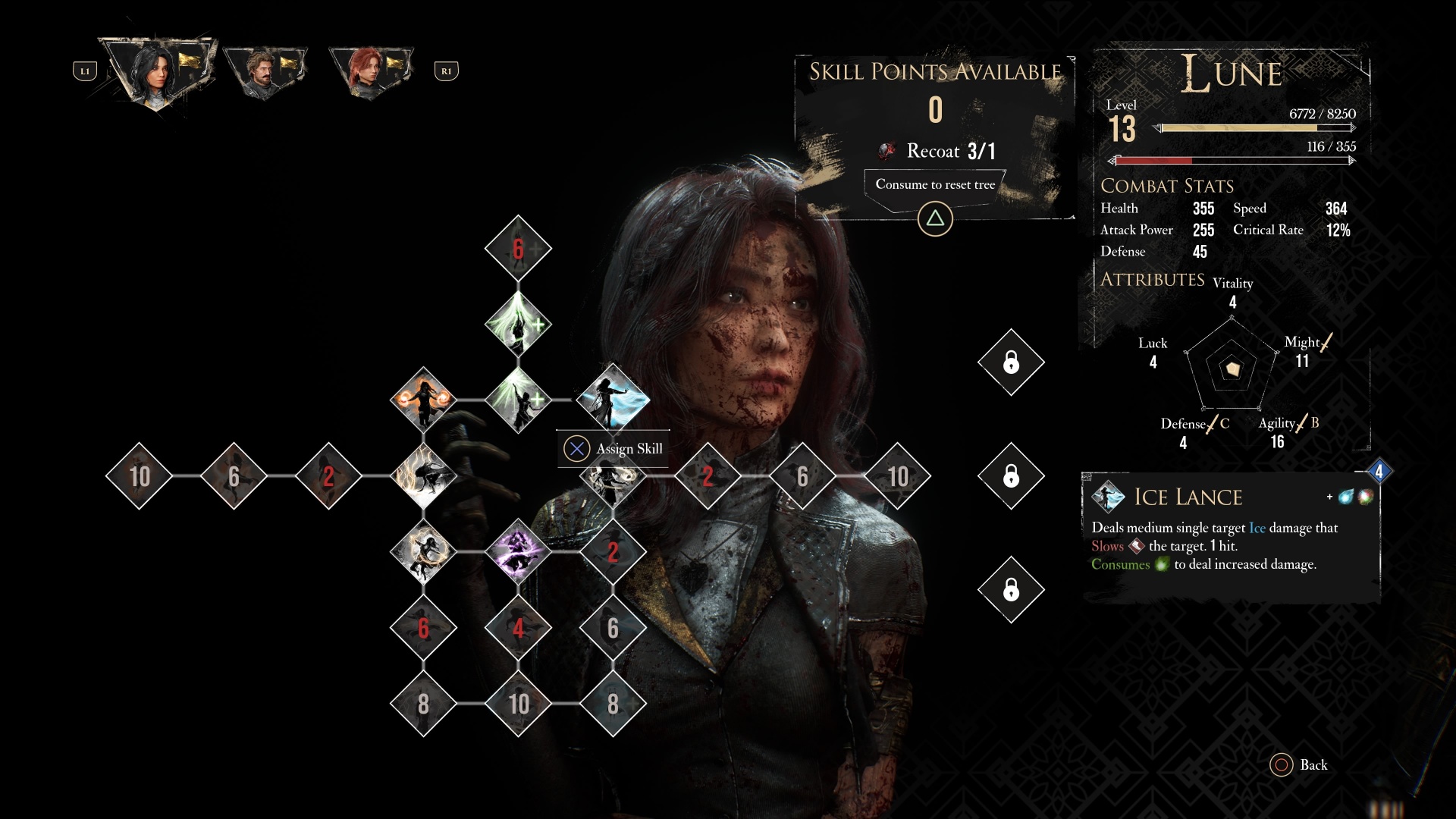Select the purple dark-energy skill node
1456x819 pixels.
click(518, 551)
